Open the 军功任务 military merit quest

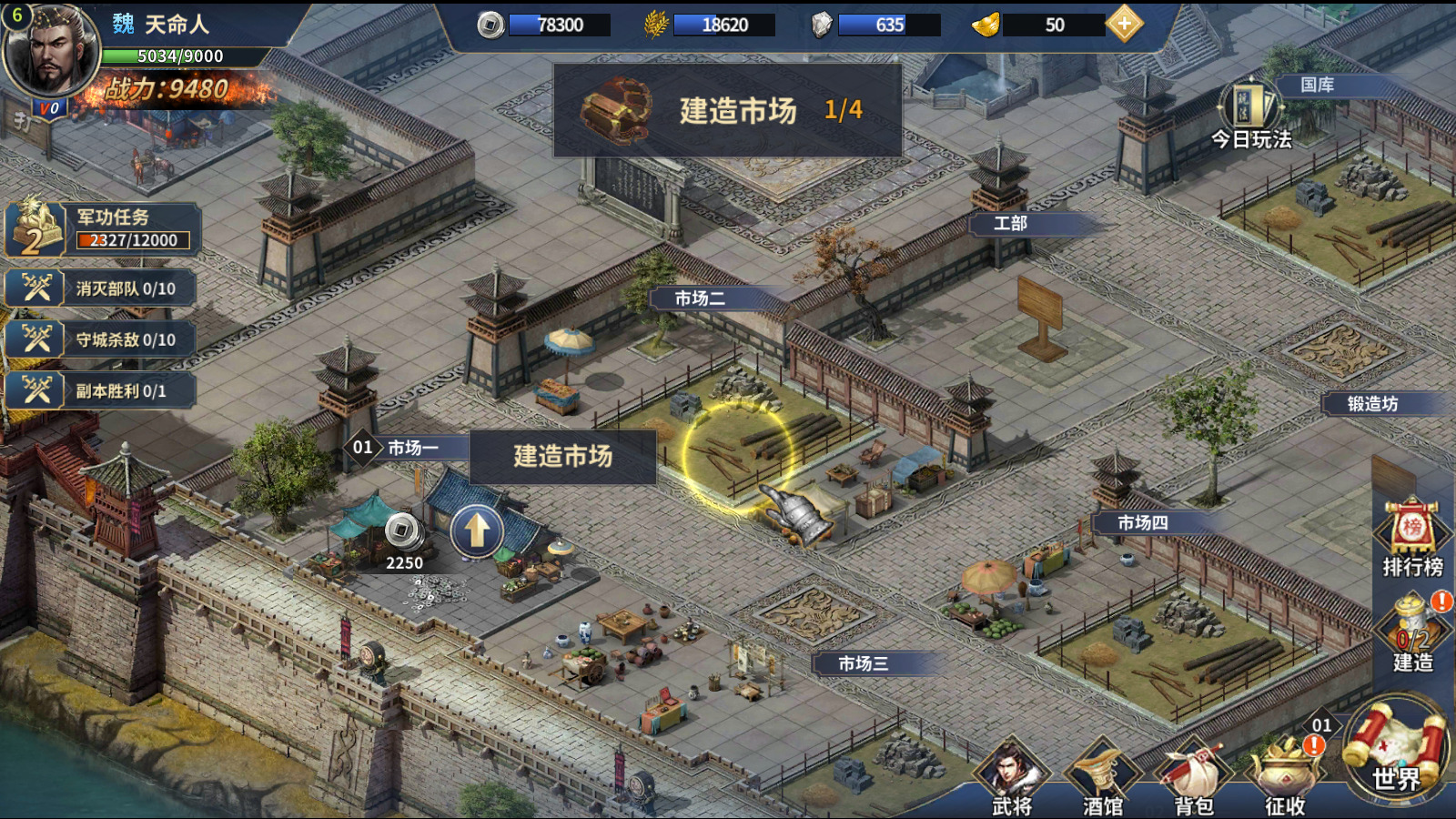(x=102, y=228)
